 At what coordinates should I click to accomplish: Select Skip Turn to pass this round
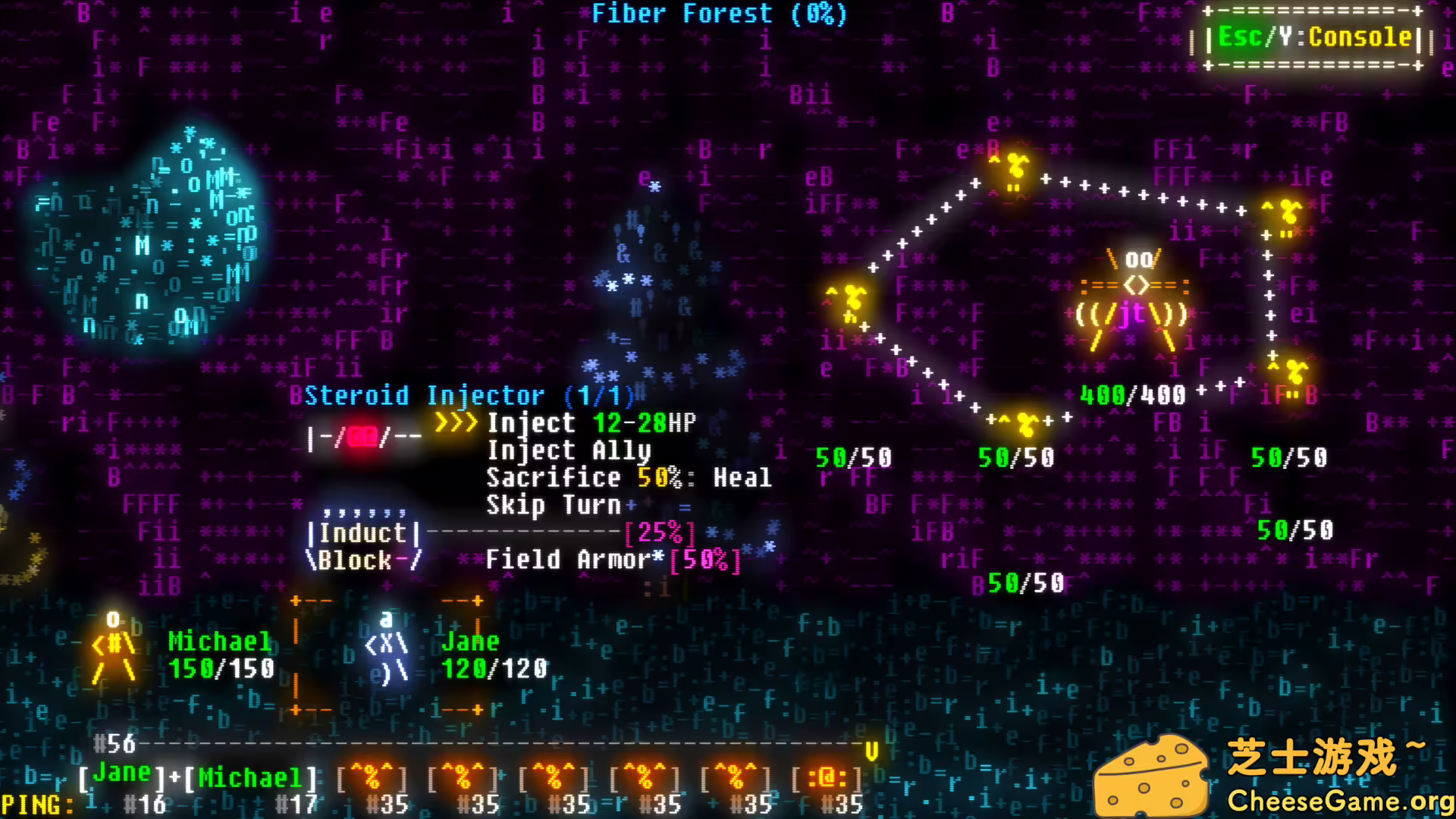pyautogui.click(x=554, y=504)
